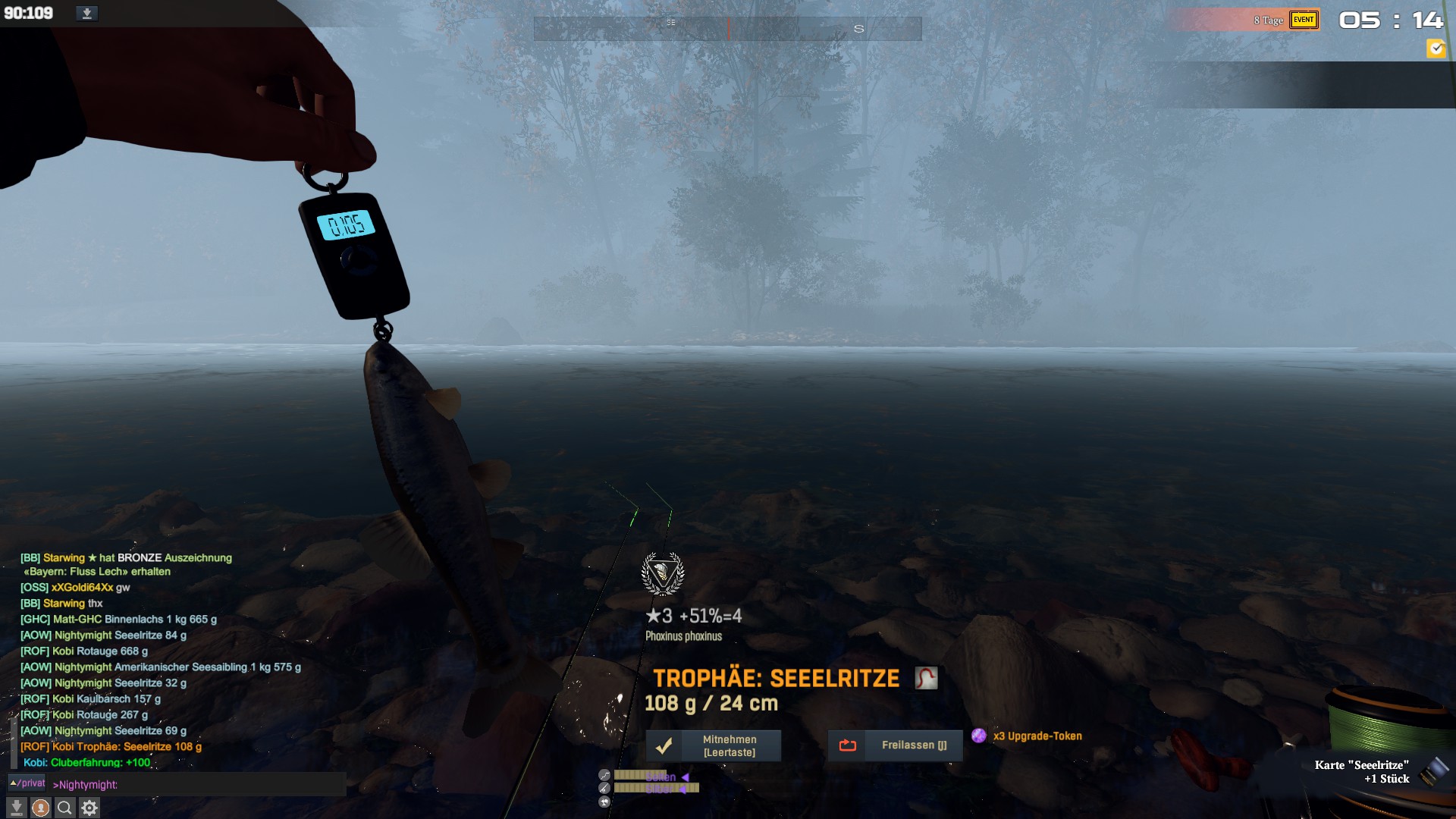
Task: Click the magnifying glass chat search icon
Action: coord(65,808)
